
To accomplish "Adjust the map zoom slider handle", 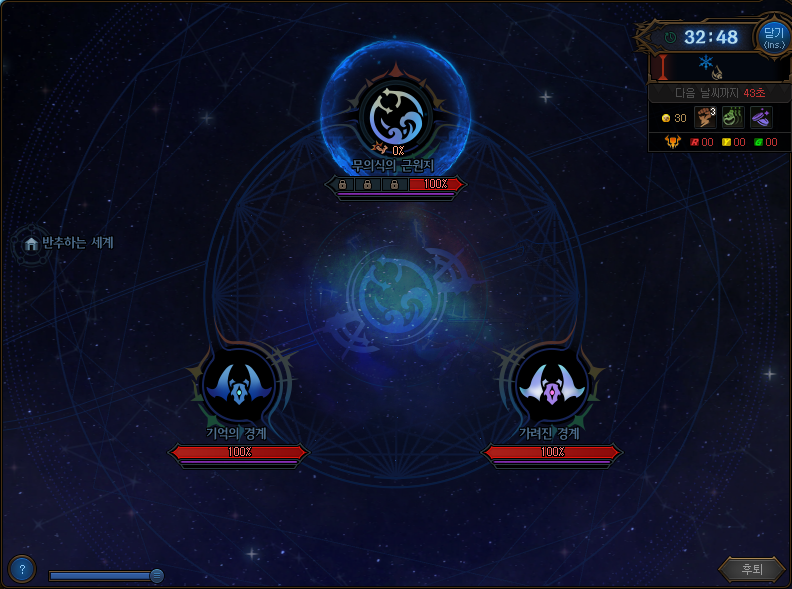I will click(x=157, y=575).
